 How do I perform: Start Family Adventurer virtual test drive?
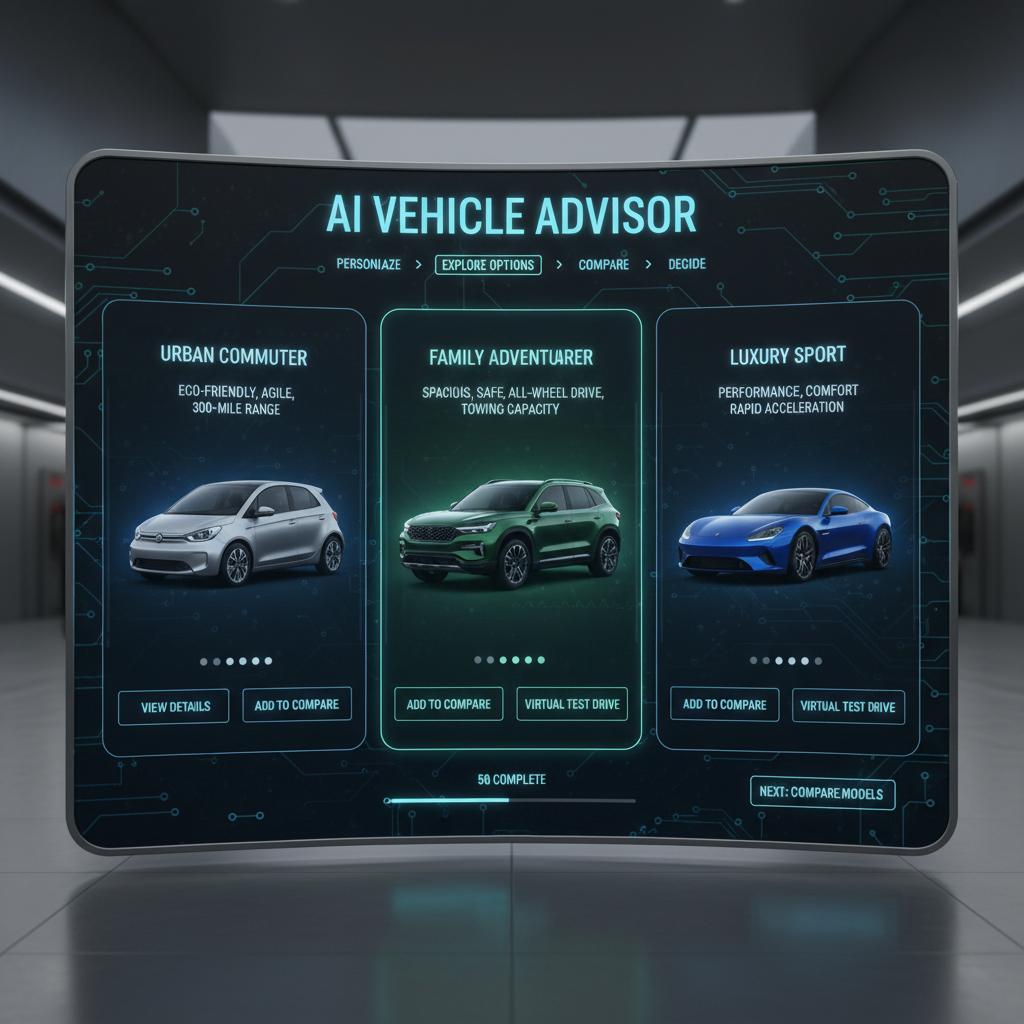point(572,704)
